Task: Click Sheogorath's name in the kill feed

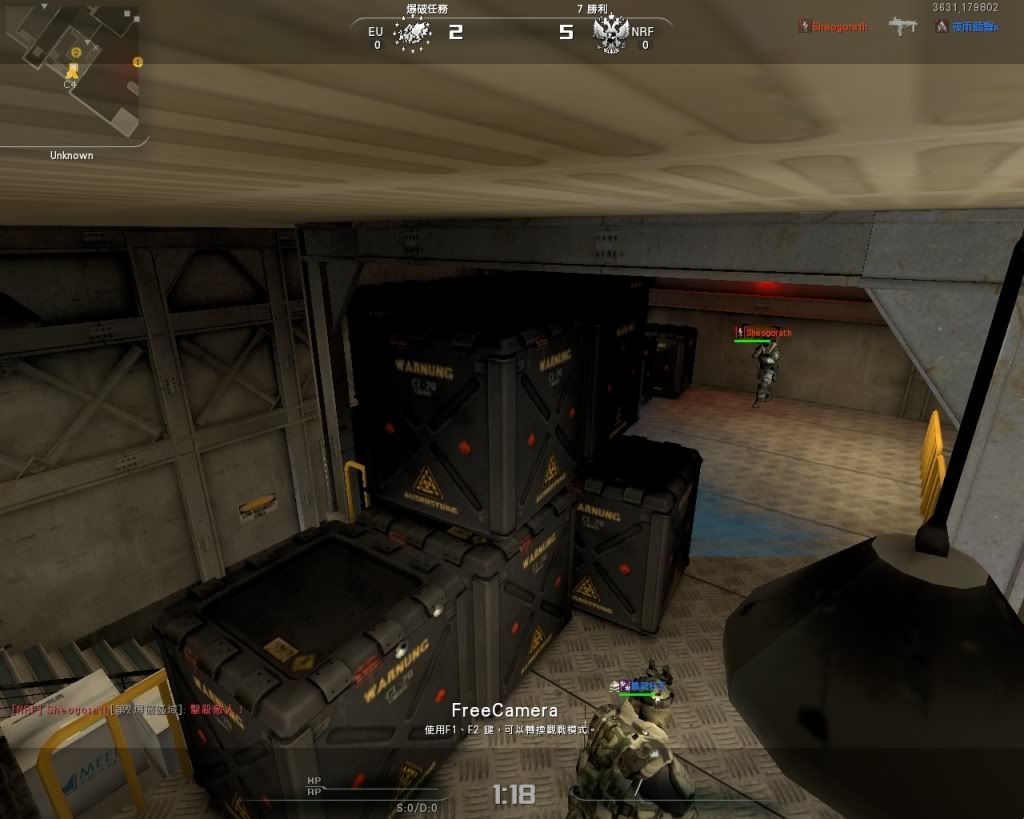Action: click(838, 27)
